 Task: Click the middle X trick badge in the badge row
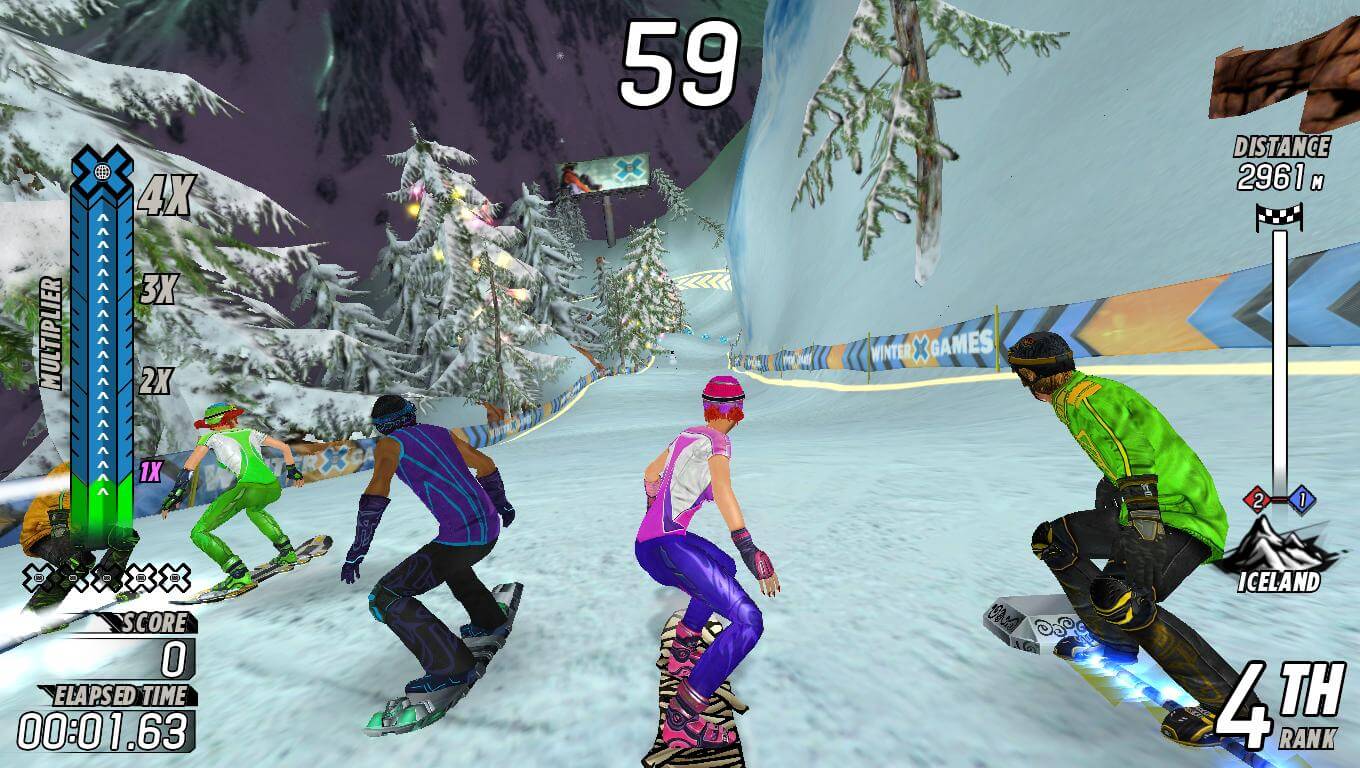109,578
